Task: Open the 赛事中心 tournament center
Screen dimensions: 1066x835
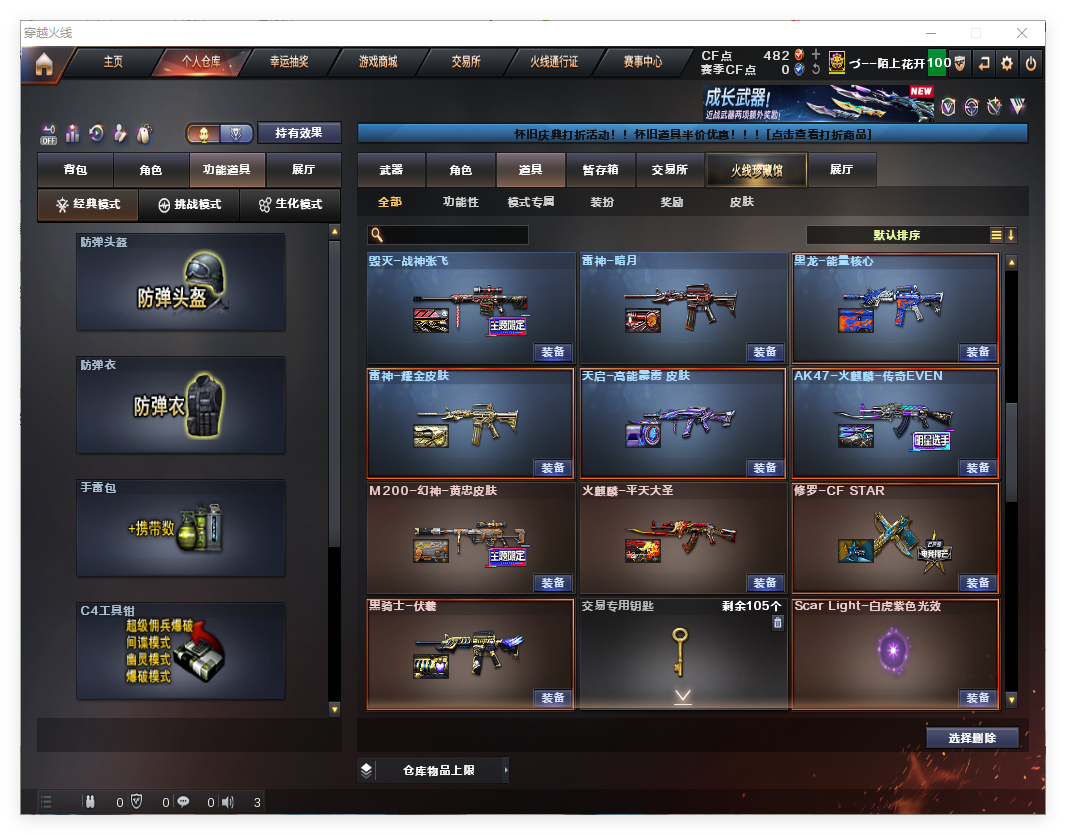Action: click(x=643, y=62)
